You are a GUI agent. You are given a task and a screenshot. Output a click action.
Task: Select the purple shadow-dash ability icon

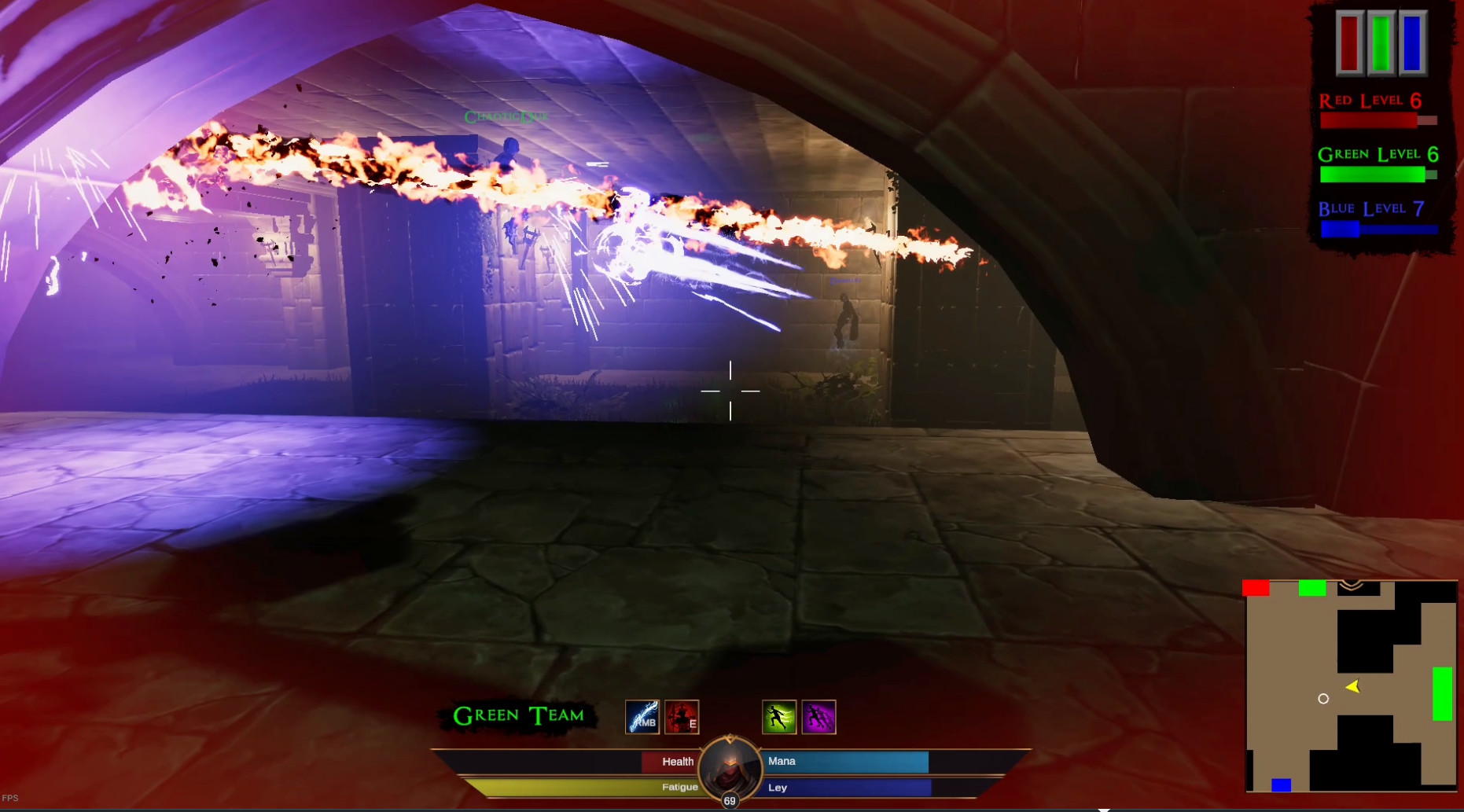coord(819,716)
